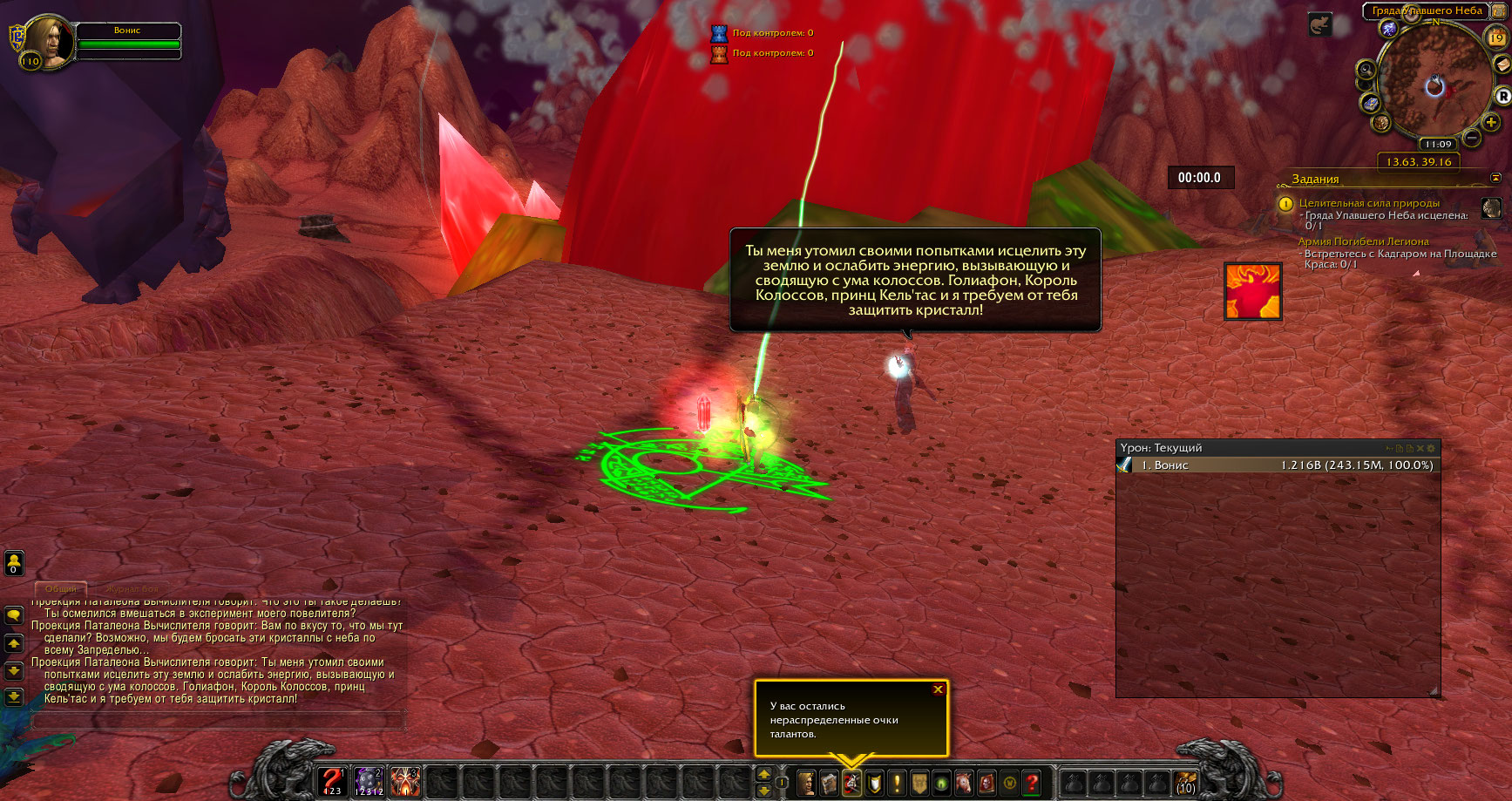The width and height of the screenshot is (1512, 801).
Task: Use the quest item beside Целительная сила природы
Action: coord(1491,208)
